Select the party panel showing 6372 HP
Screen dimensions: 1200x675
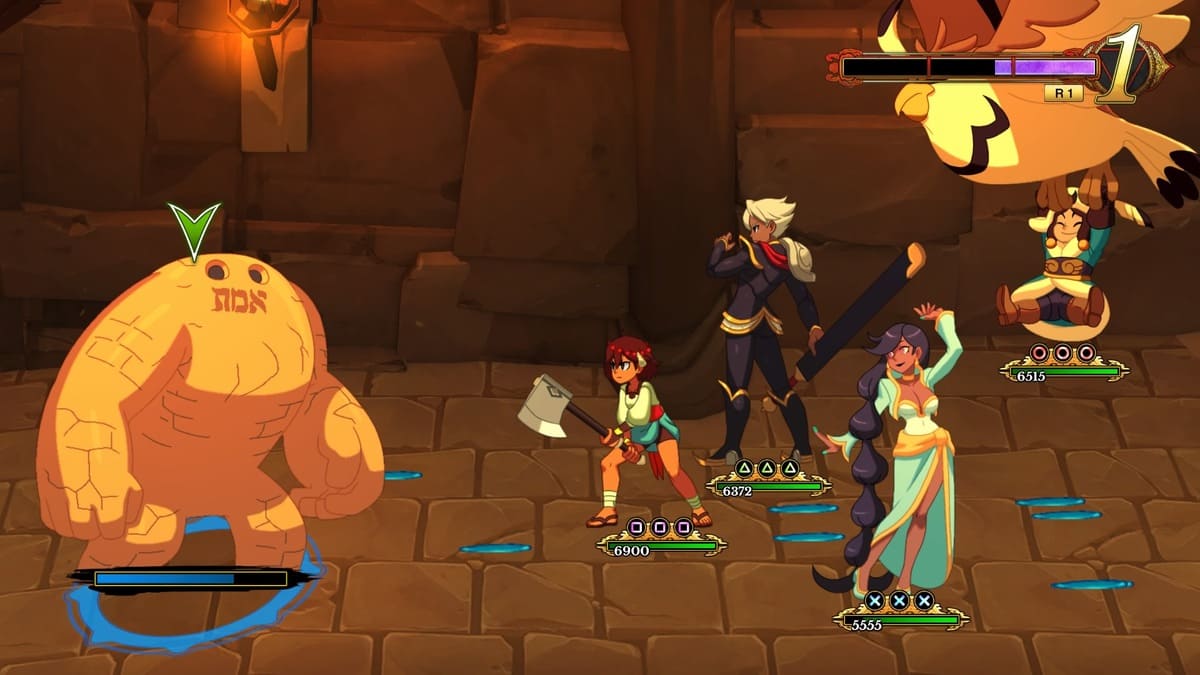767,480
